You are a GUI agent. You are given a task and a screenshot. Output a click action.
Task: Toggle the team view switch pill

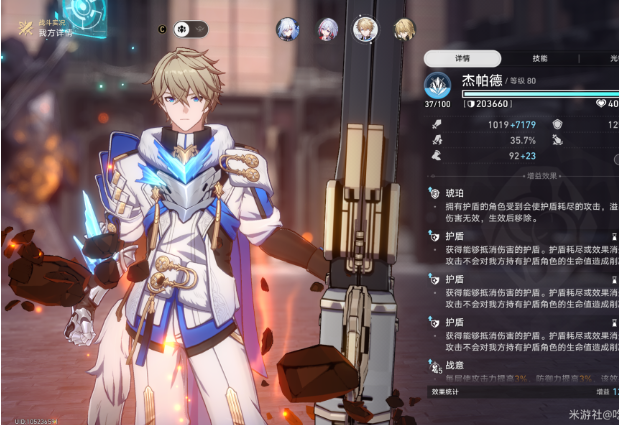pyautogui.click(x=190, y=30)
